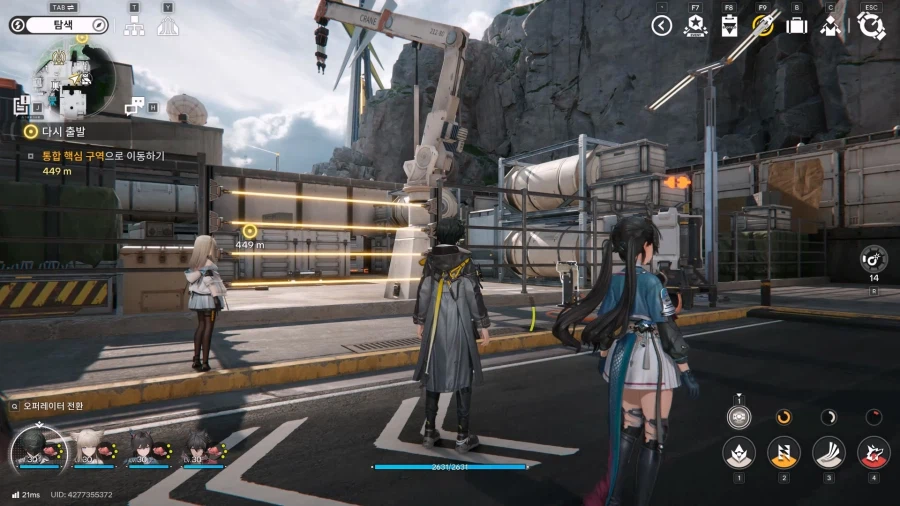This screenshot has width=900, height=506.
Task: Open the mission log document icon
Action: [22, 105]
